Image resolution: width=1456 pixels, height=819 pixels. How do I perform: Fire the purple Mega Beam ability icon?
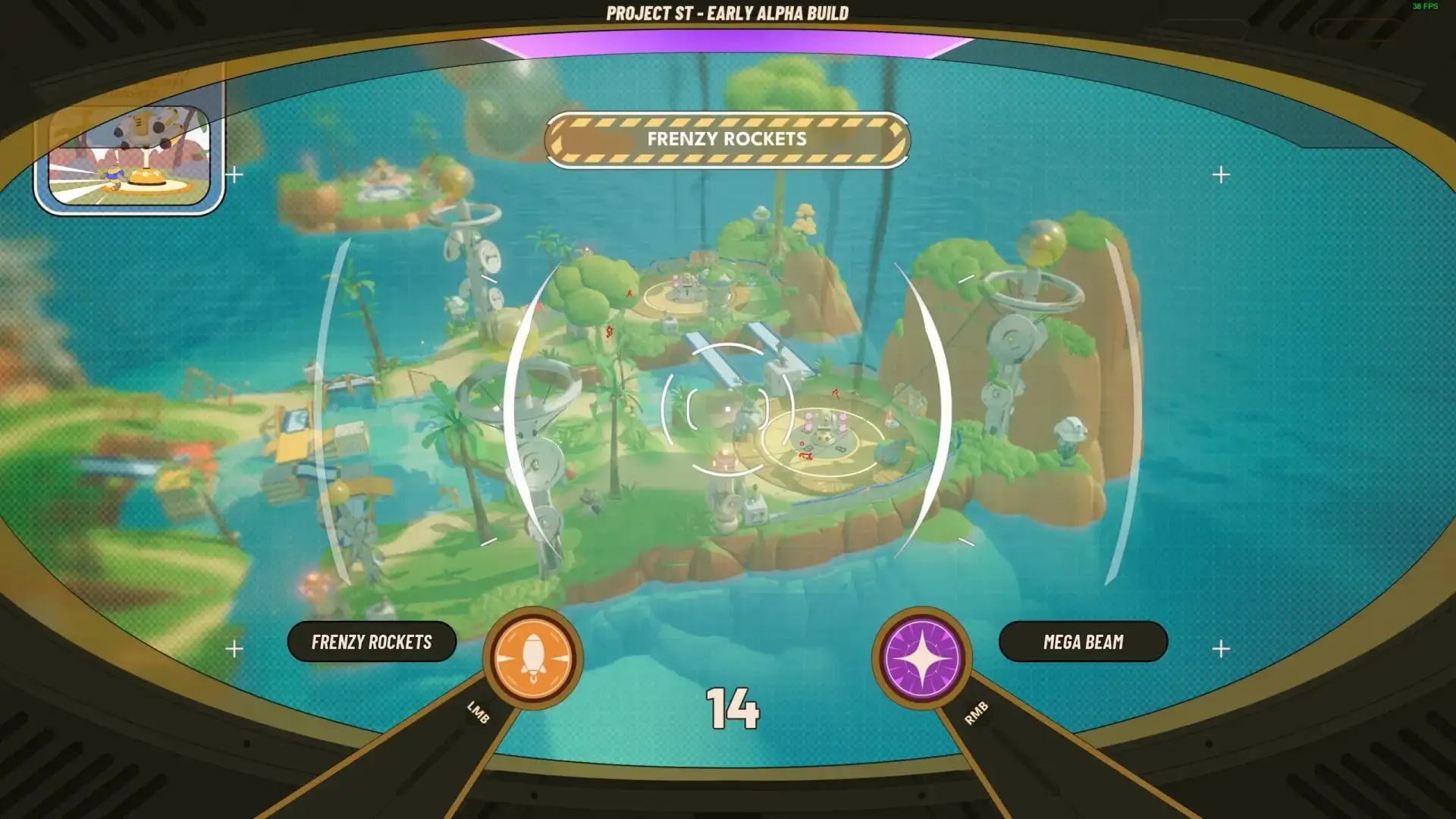click(x=921, y=657)
